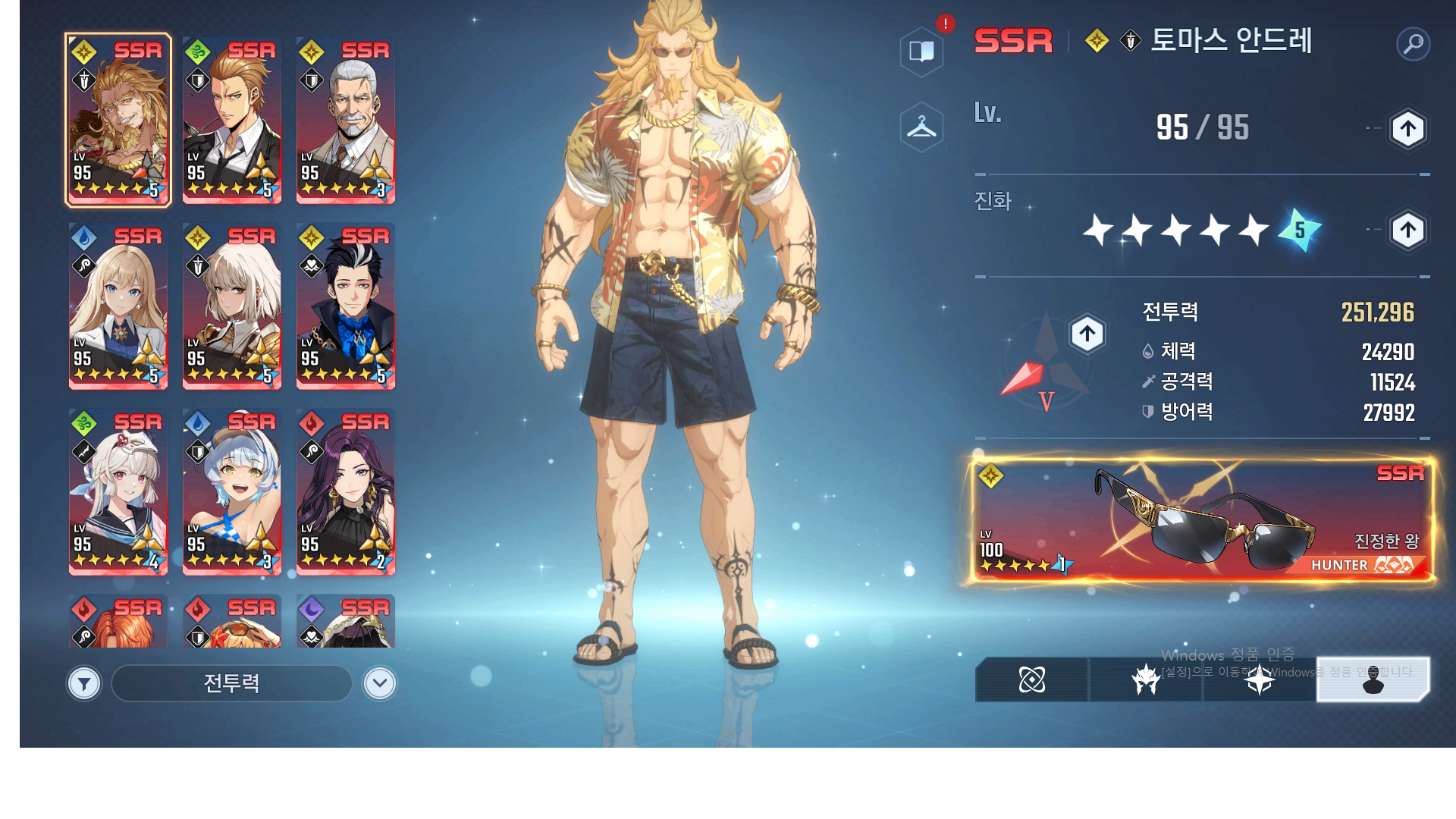Screen dimensions: 1456x819
Task: Open the hunter list filter
Action: tap(84, 684)
